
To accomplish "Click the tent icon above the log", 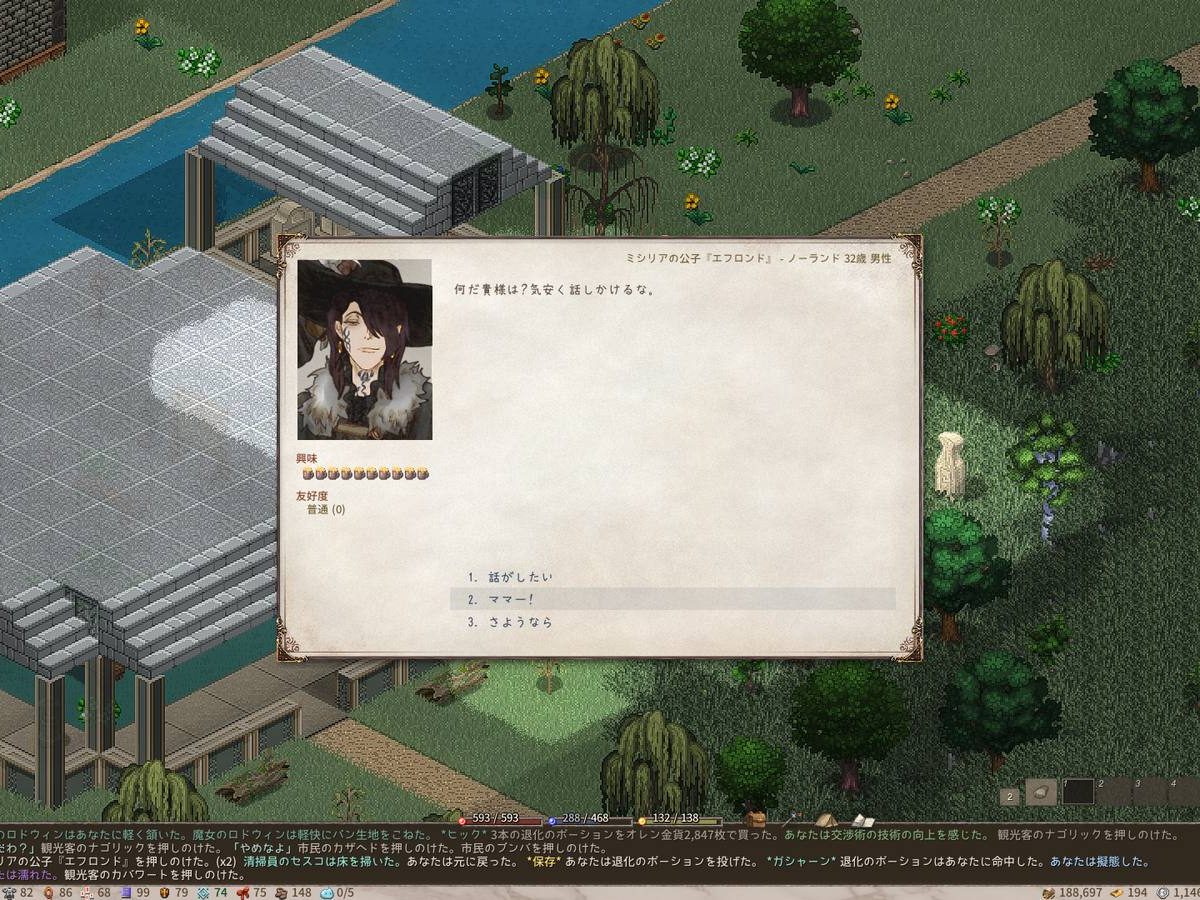I will pos(826,820).
